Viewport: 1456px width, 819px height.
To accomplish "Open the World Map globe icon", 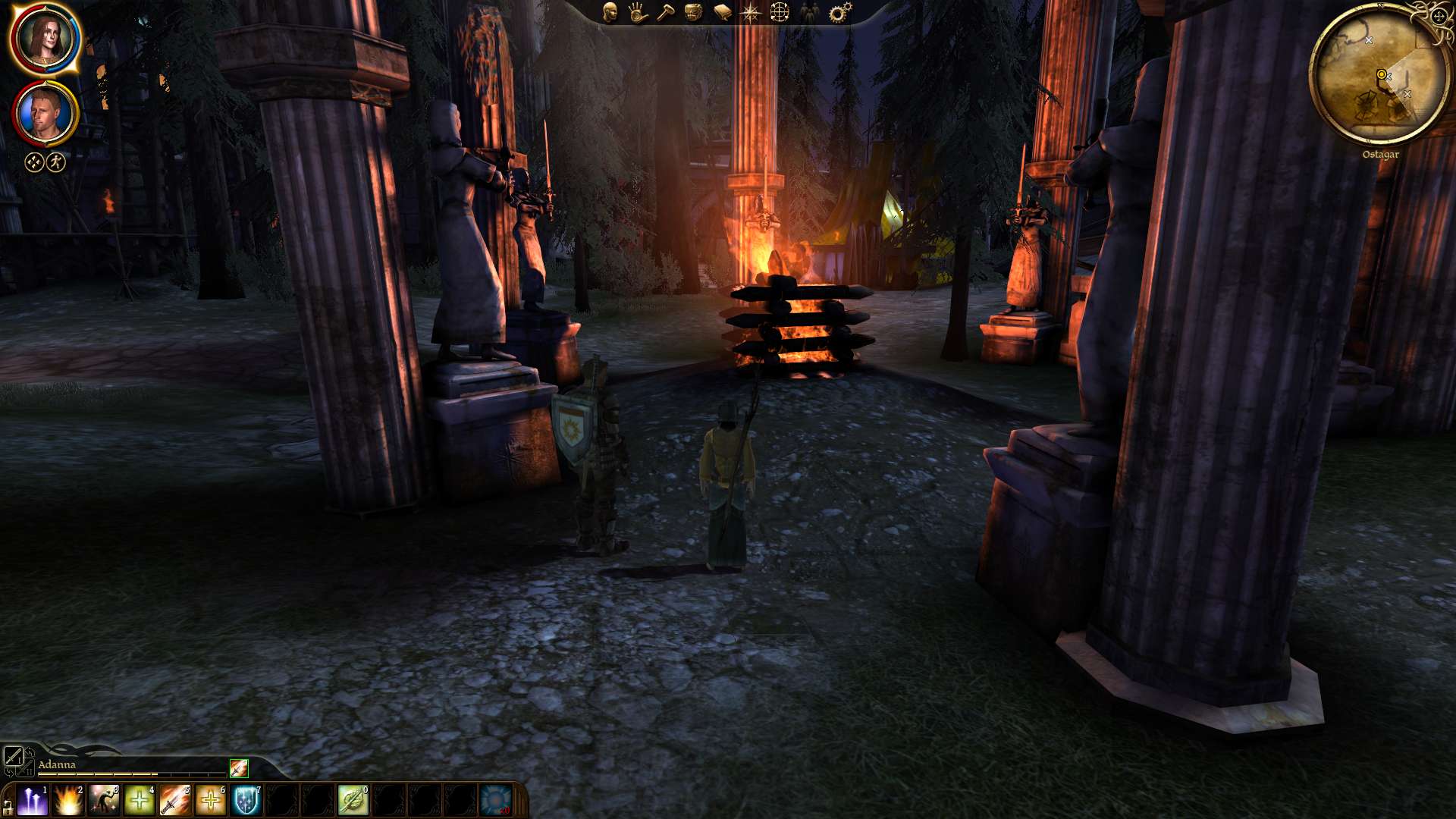I will pos(779,11).
